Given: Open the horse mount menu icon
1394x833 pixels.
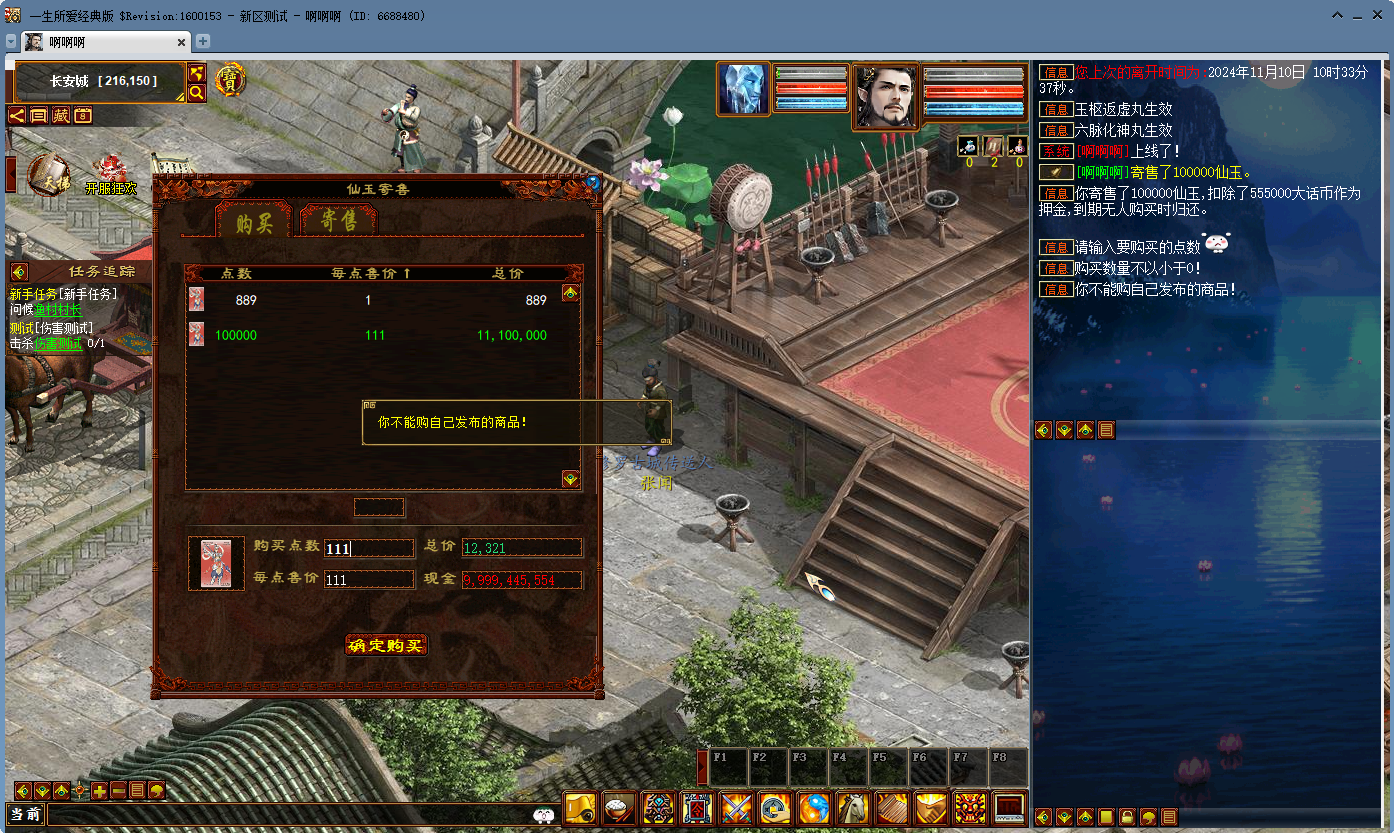Looking at the screenshot, I should (x=853, y=807).
